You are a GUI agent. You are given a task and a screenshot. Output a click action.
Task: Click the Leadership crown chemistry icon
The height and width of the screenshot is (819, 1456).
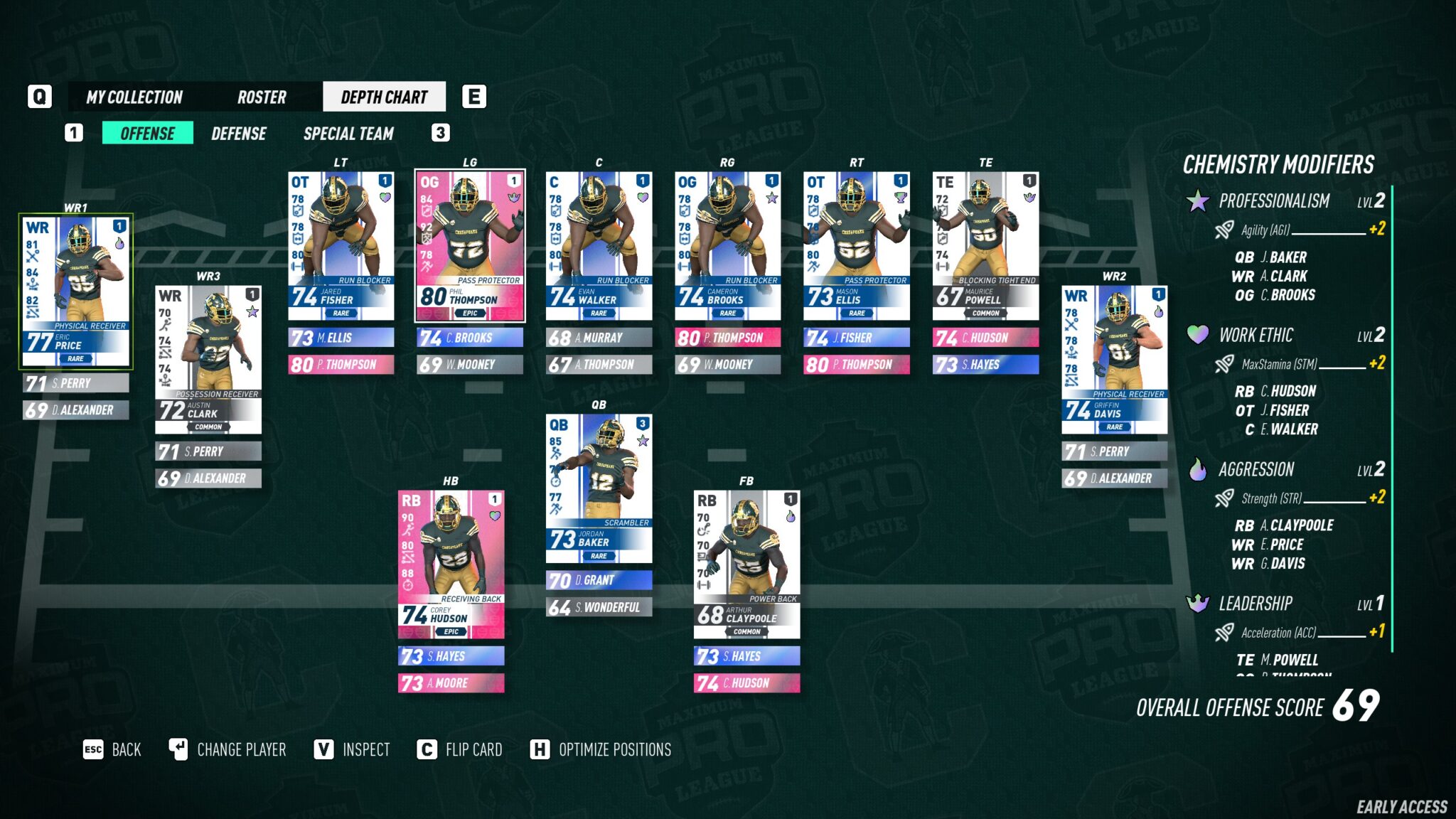[1199, 604]
